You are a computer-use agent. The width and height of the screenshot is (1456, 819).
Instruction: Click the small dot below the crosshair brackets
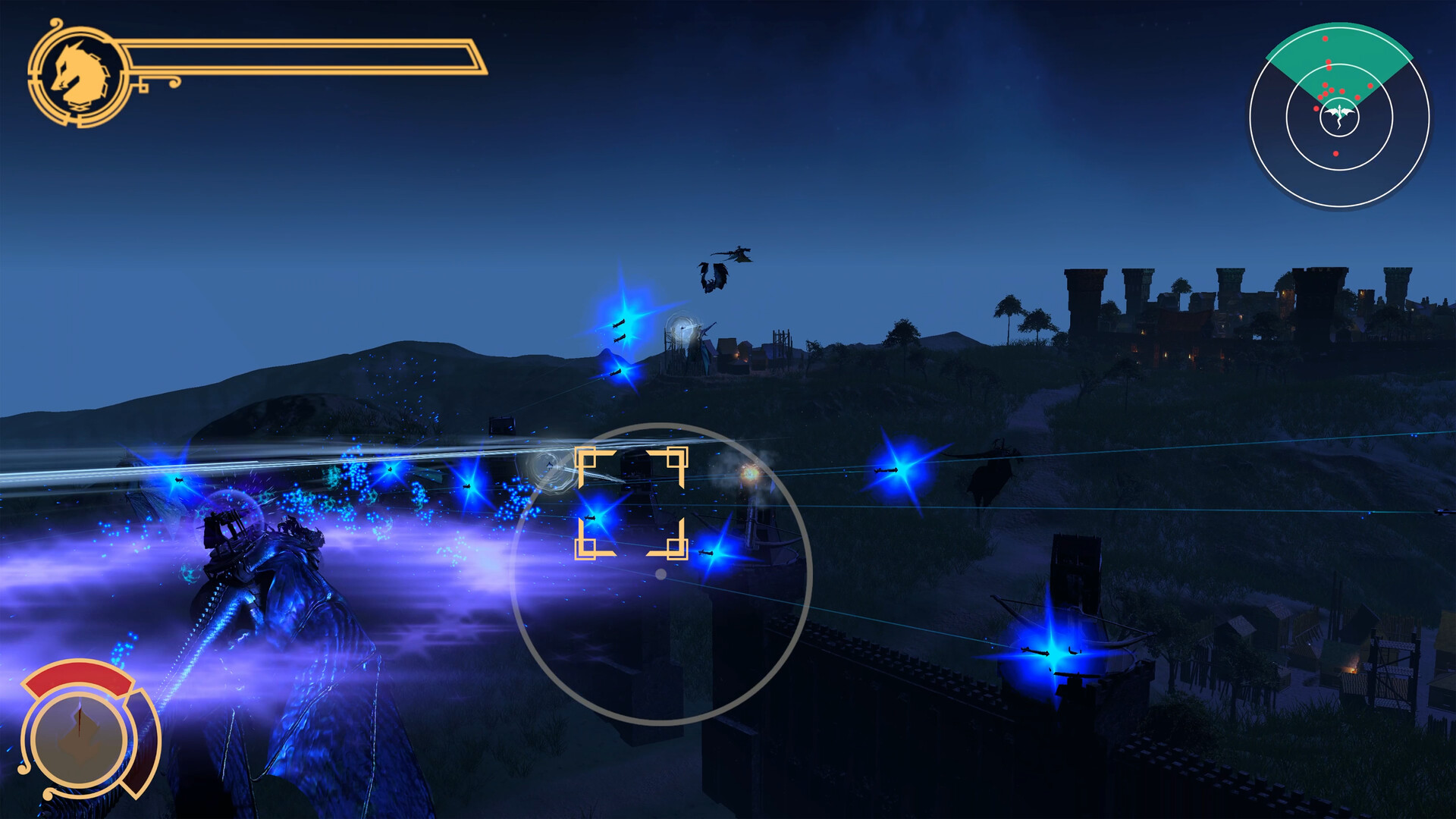point(659,573)
